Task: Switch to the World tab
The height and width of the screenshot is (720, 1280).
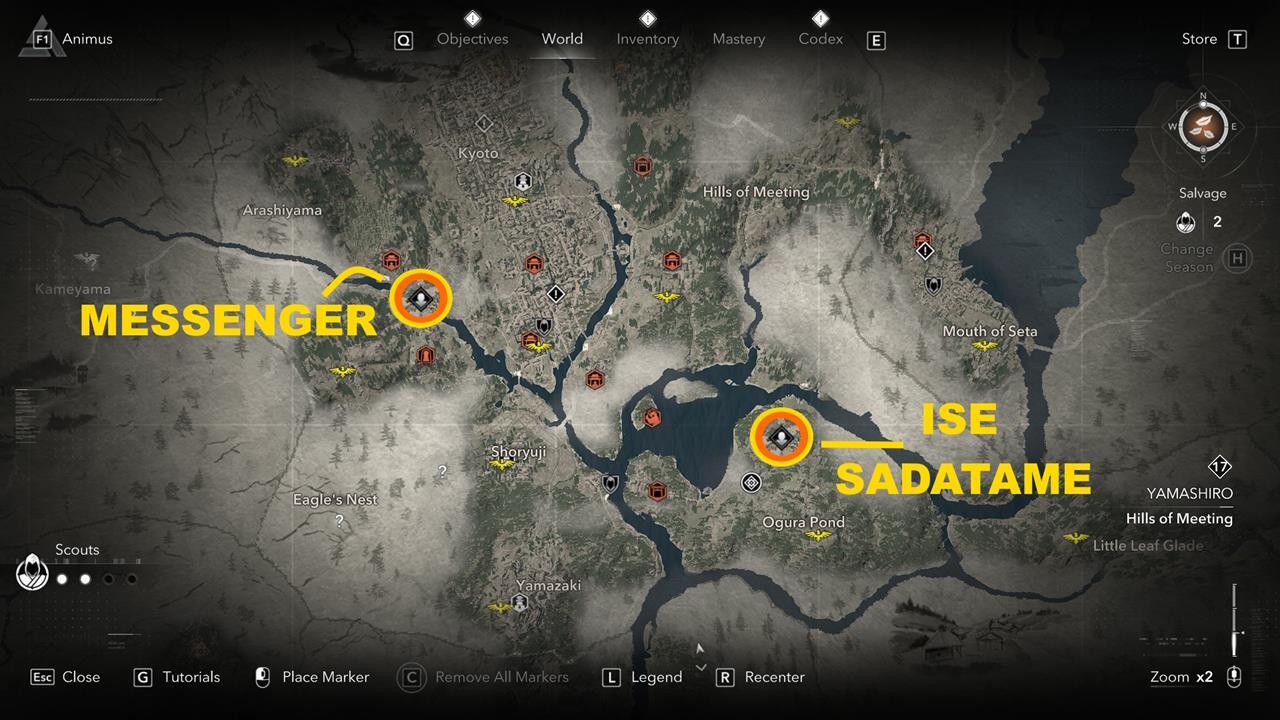Action: click(562, 39)
